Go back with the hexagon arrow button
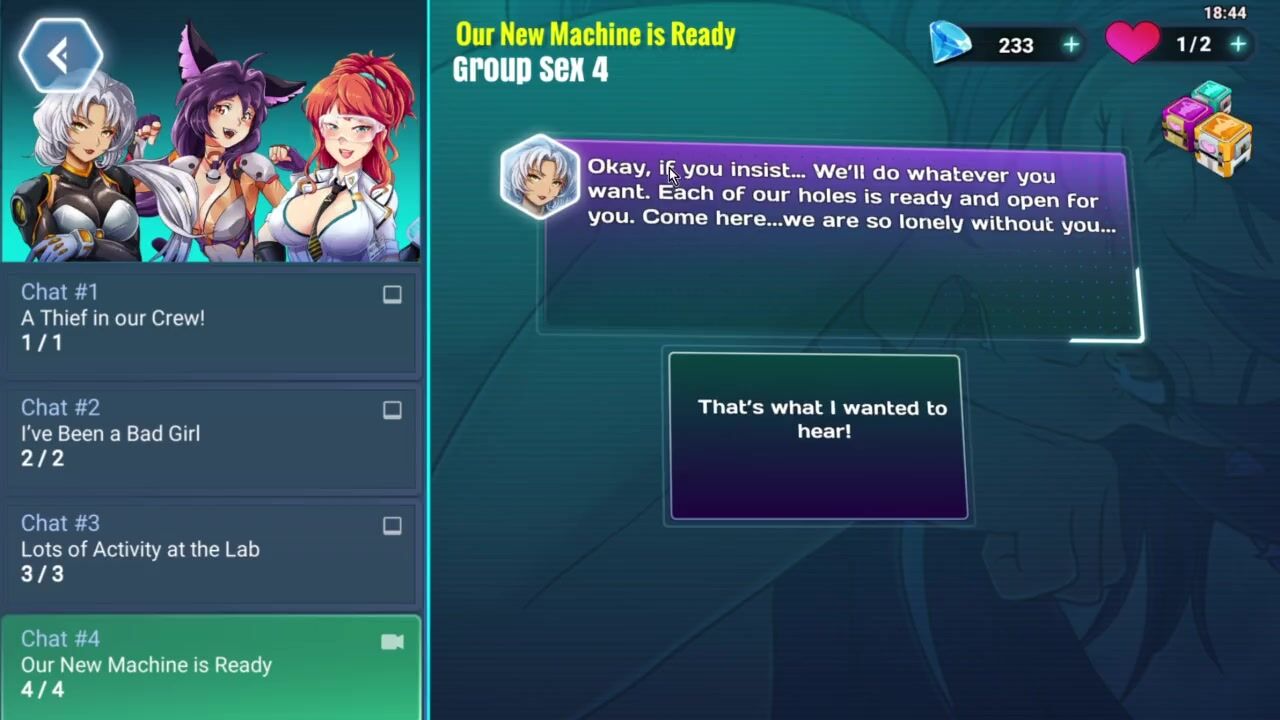Viewport: 1280px width, 720px height. (60, 56)
